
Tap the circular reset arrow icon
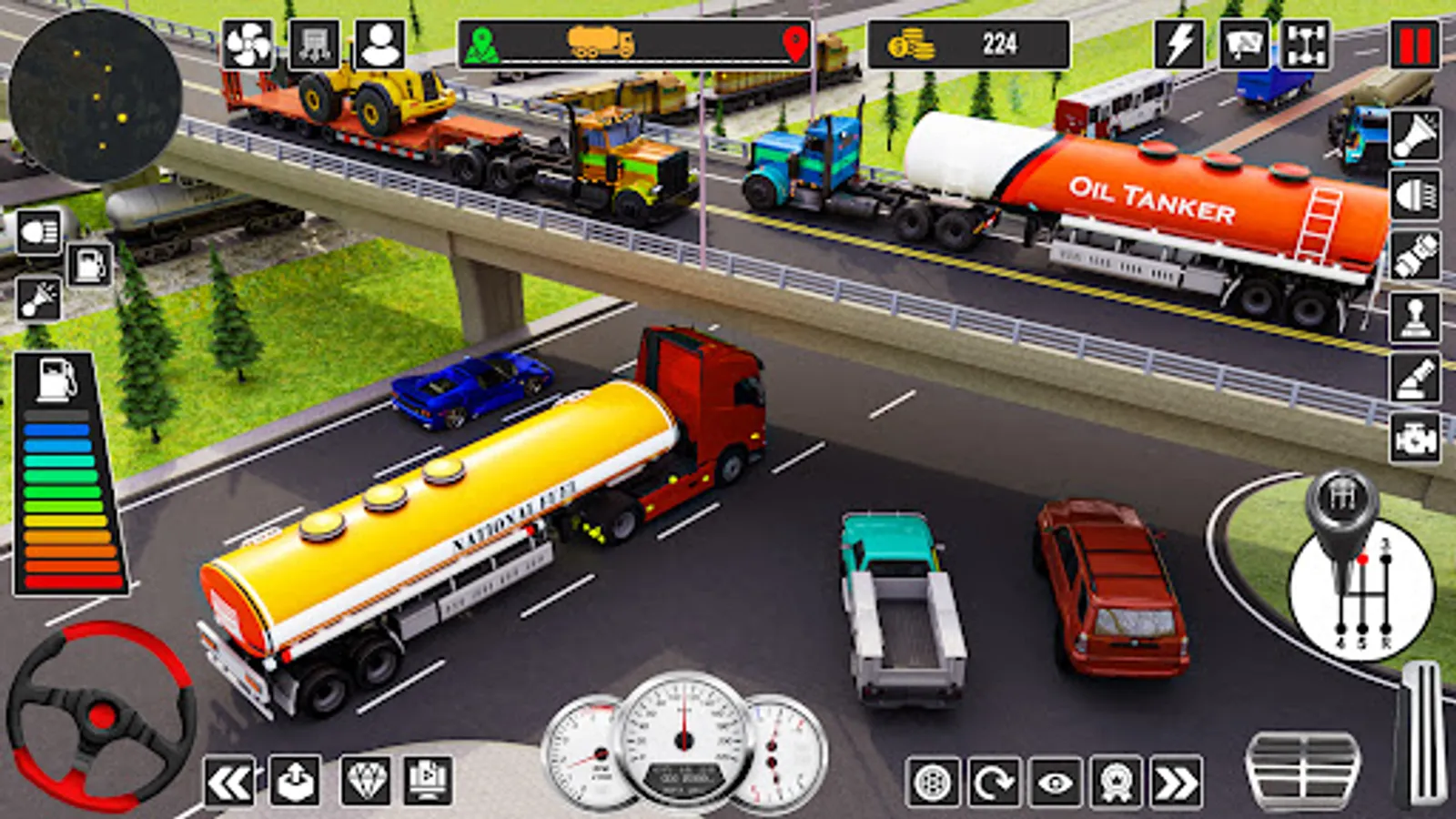[x=994, y=782]
